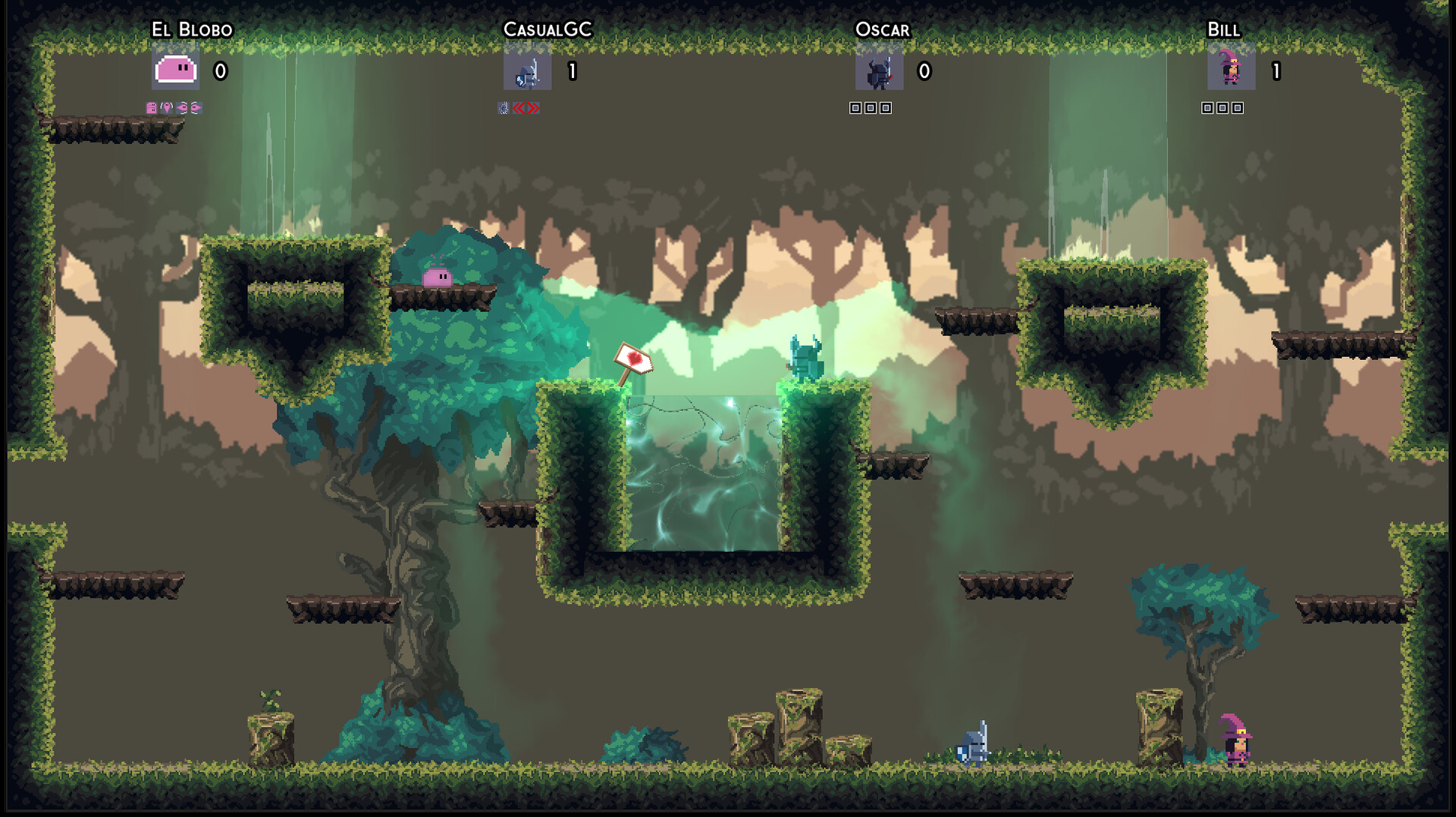Click Bill's score counter showing 1

pyautogui.click(x=1276, y=72)
